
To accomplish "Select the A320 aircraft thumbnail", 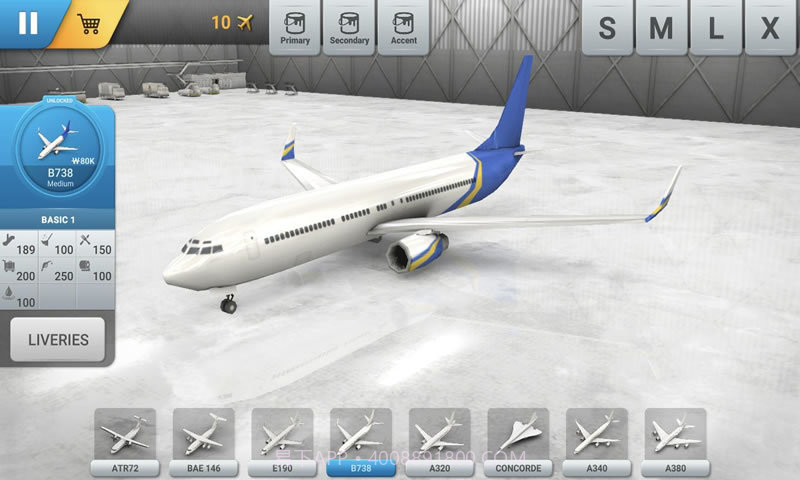I will click(439, 437).
